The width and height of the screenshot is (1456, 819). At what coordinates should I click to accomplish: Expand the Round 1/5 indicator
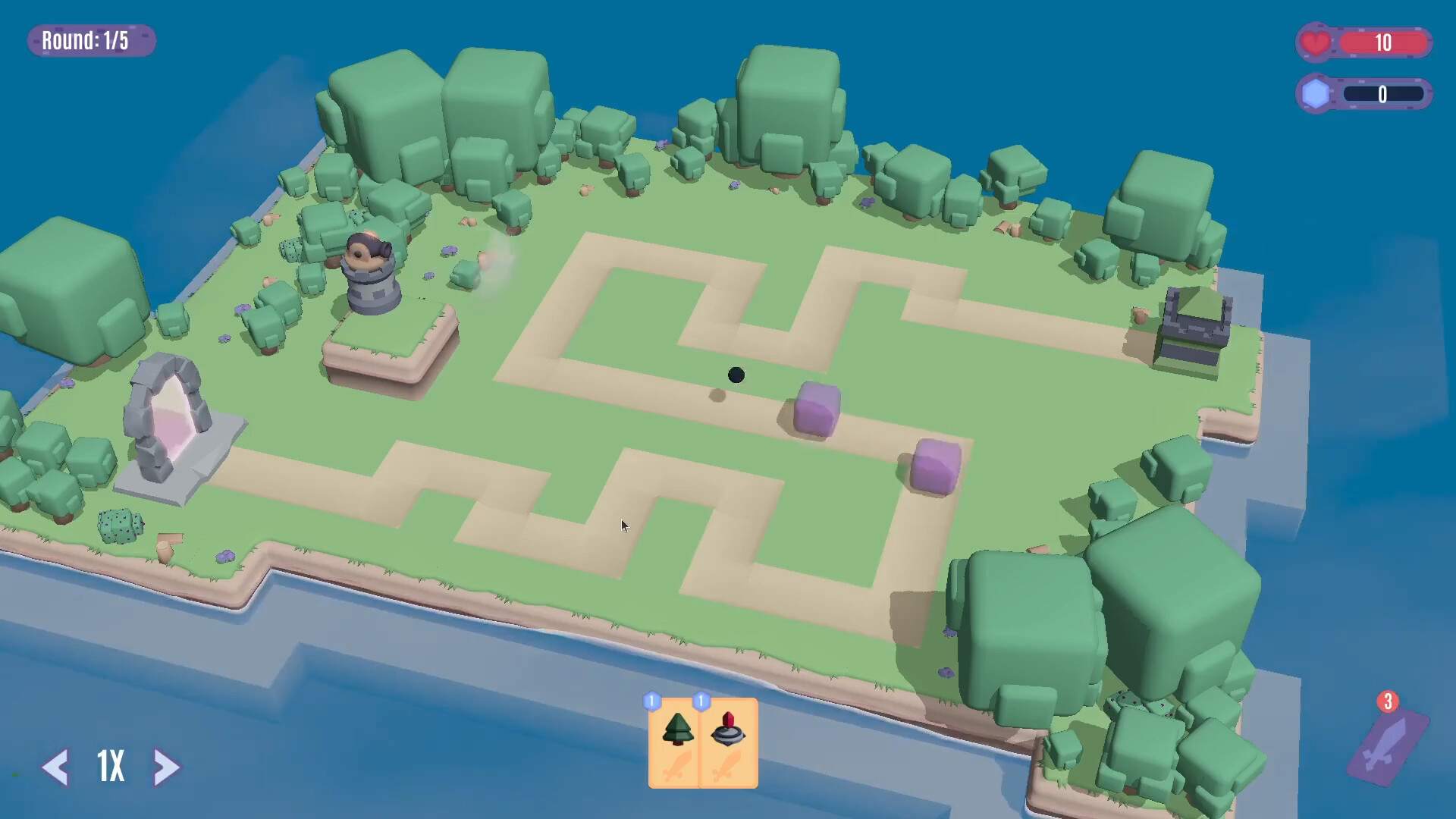tap(91, 40)
